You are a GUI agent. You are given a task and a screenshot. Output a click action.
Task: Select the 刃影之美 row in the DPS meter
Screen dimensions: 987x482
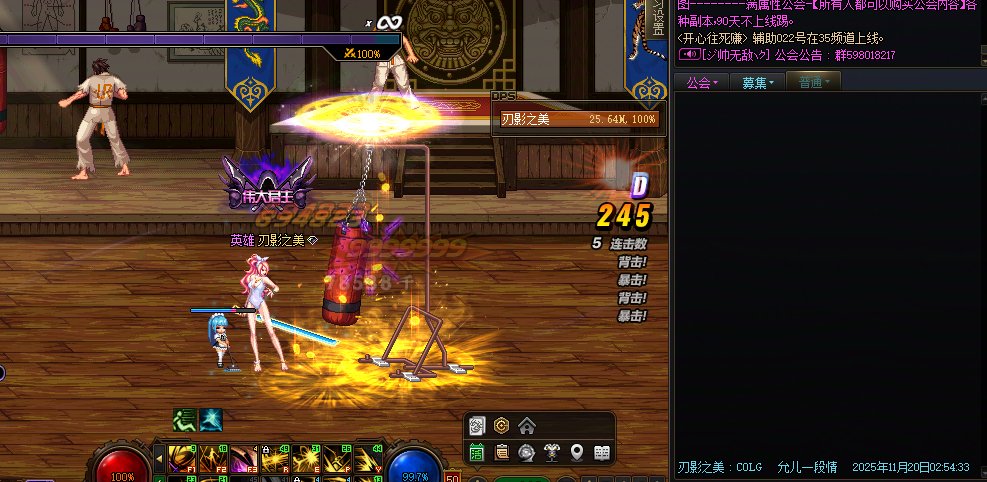pos(579,119)
